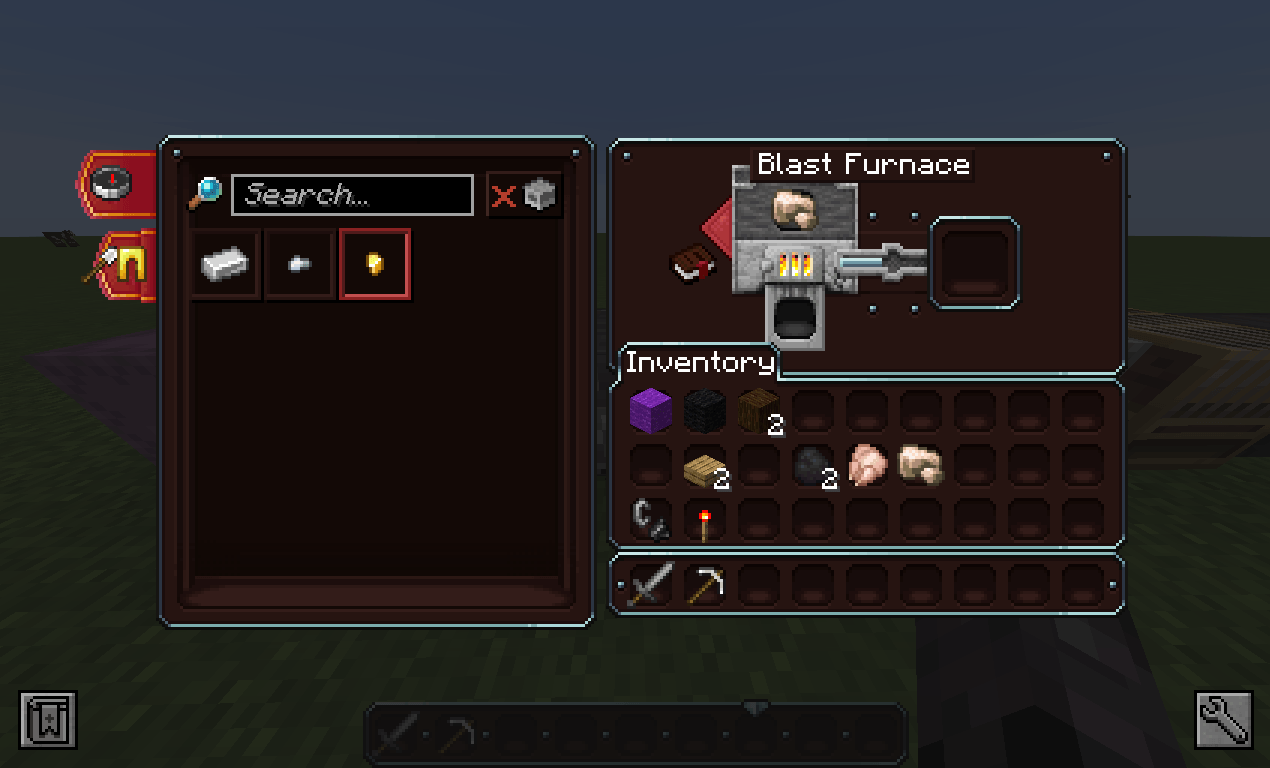1270x768 pixels.
Task: Click the blast furnace output slot
Action: 975,262
